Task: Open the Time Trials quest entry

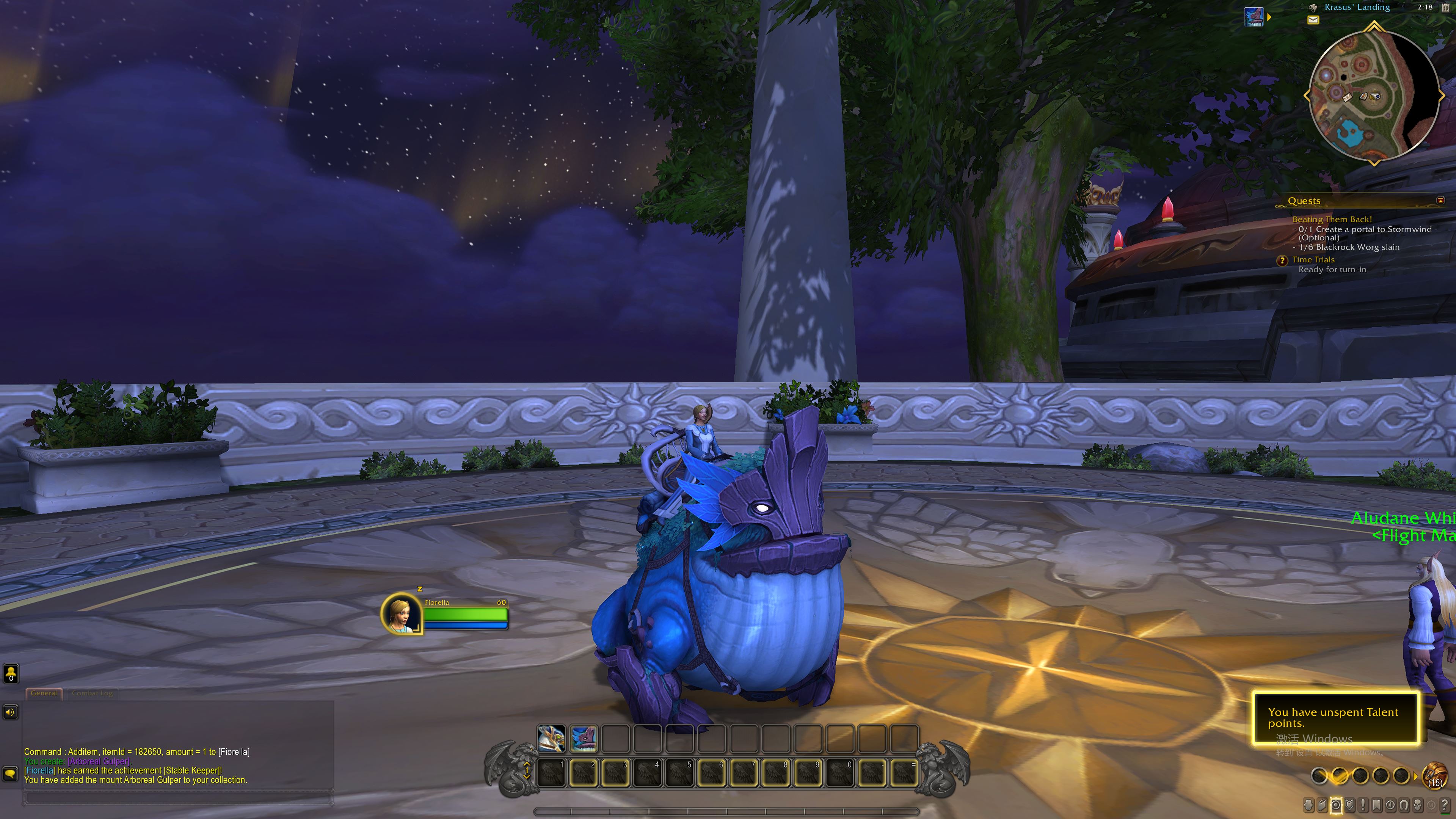Action: pyautogui.click(x=1313, y=259)
